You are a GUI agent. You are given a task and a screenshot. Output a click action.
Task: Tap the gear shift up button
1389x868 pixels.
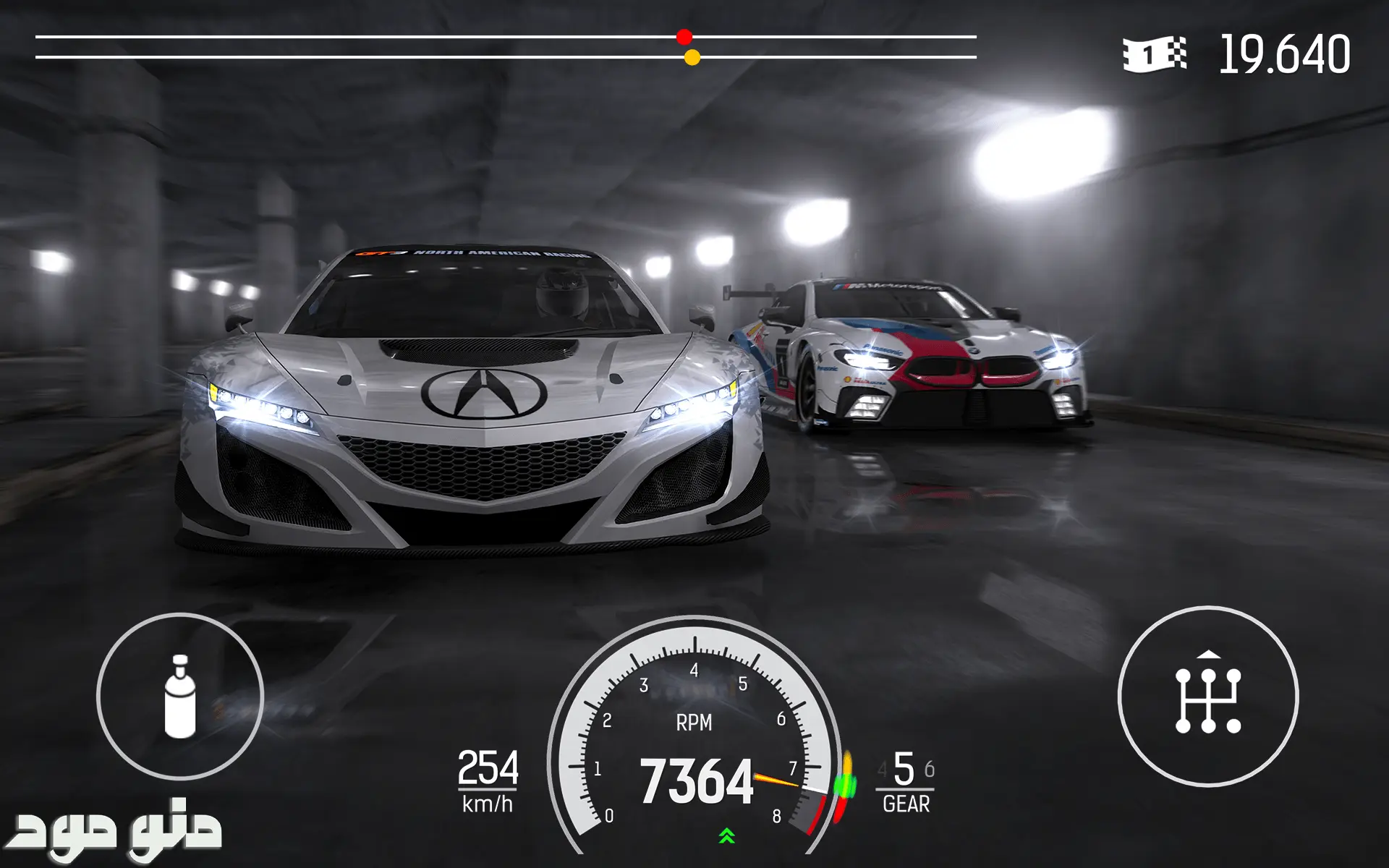1207,696
